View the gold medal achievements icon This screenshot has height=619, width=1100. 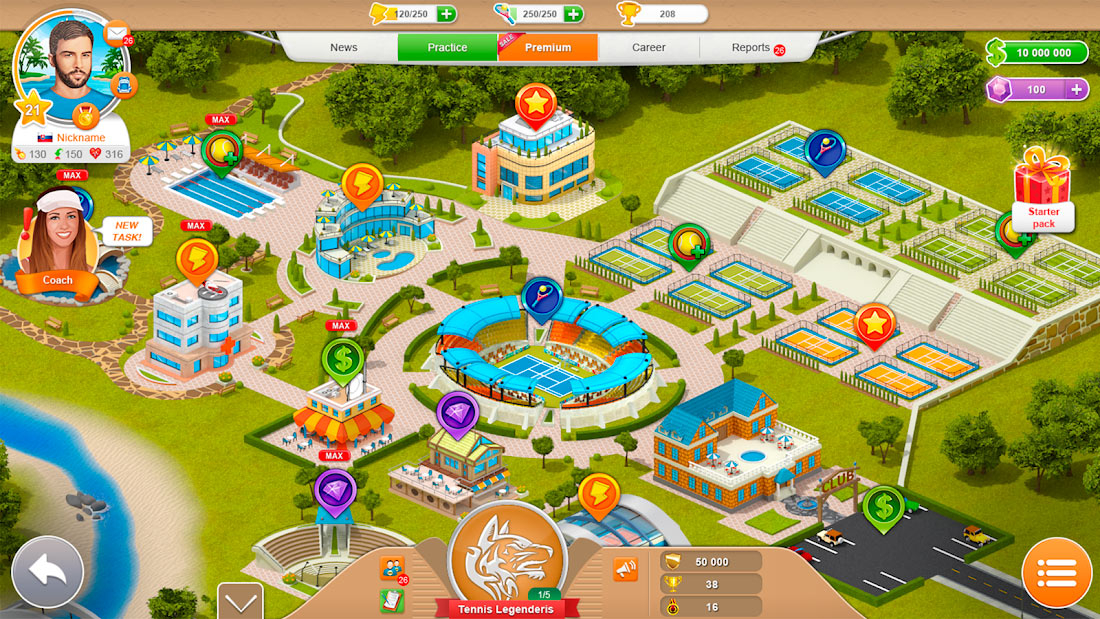[85, 116]
